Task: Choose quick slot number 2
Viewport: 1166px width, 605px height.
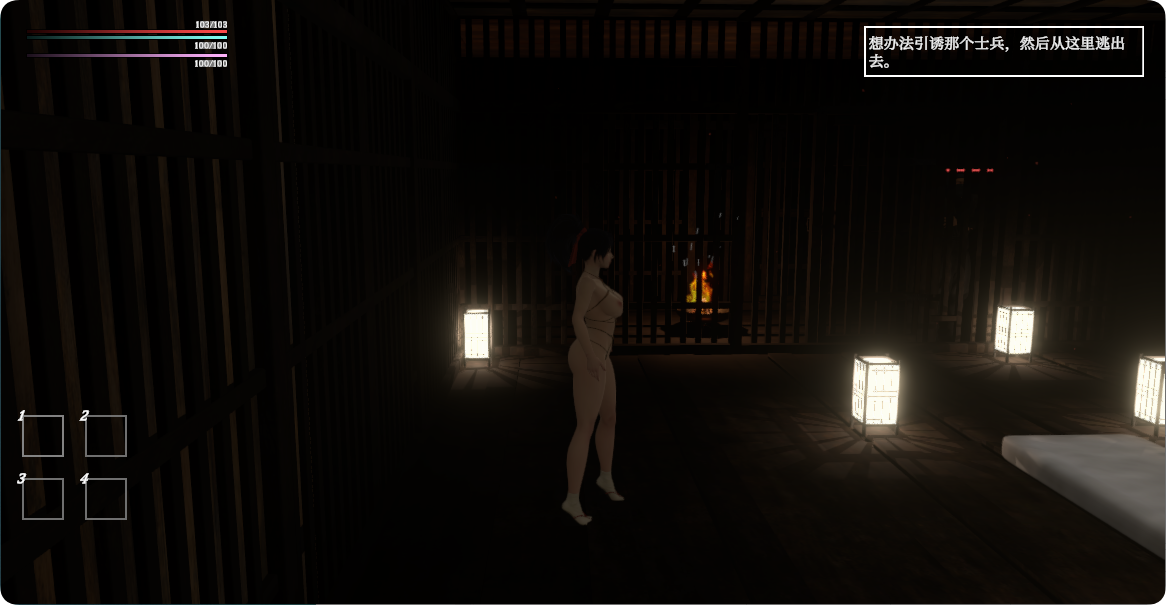Action: pos(106,436)
